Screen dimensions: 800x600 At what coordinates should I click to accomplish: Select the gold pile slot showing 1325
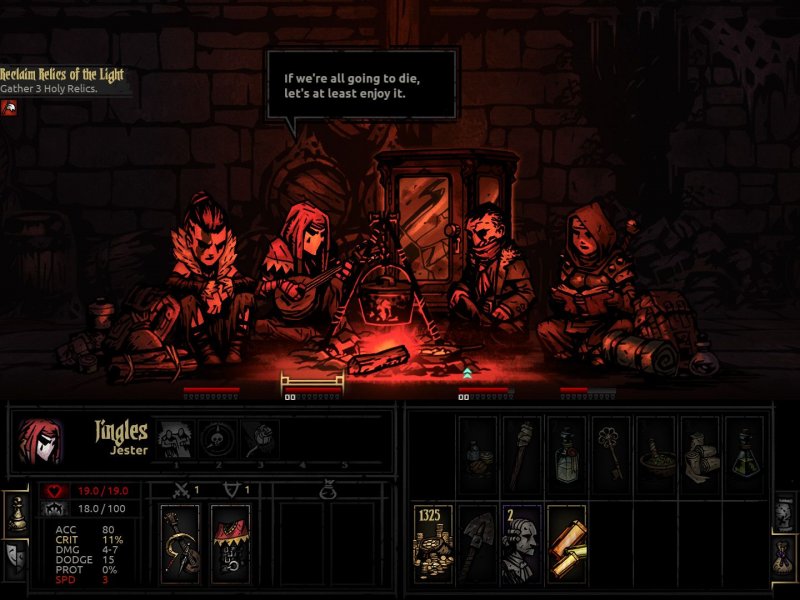click(433, 544)
